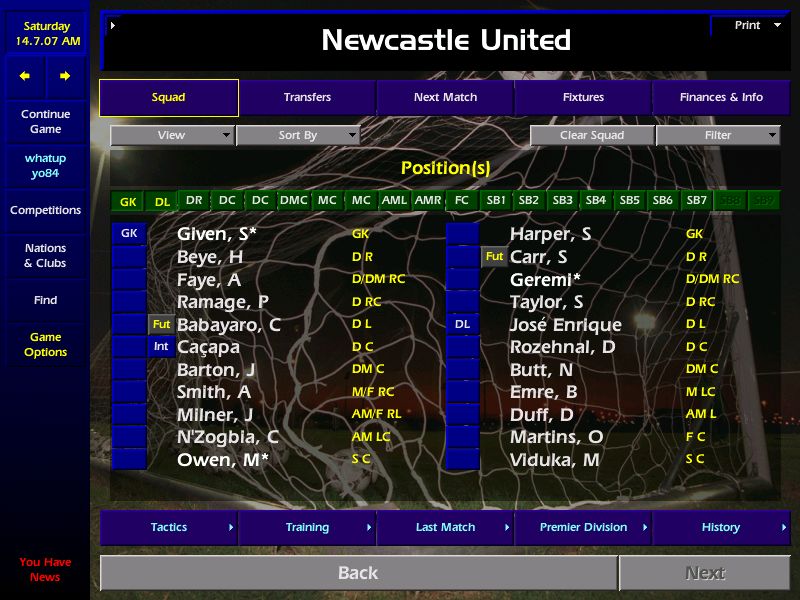Viewport: 800px width, 600px height.
Task: Open Finances & Info tab
Action: (x=721, y=97)
